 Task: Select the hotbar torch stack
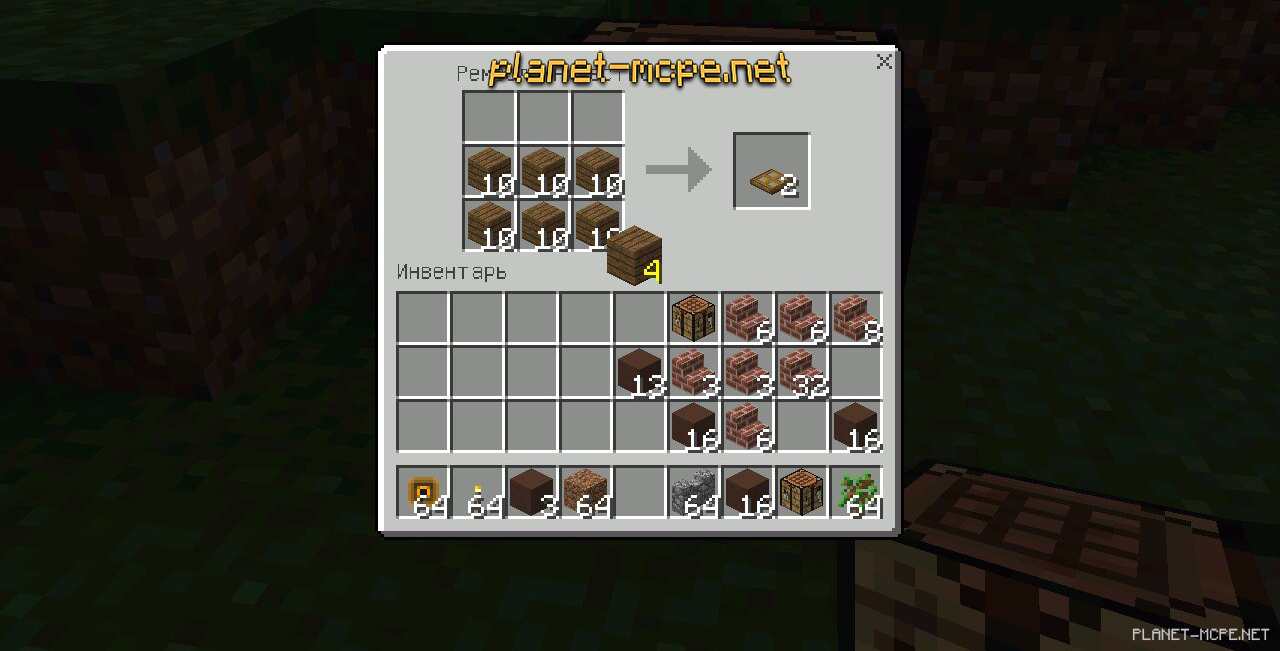coord(477,492)
